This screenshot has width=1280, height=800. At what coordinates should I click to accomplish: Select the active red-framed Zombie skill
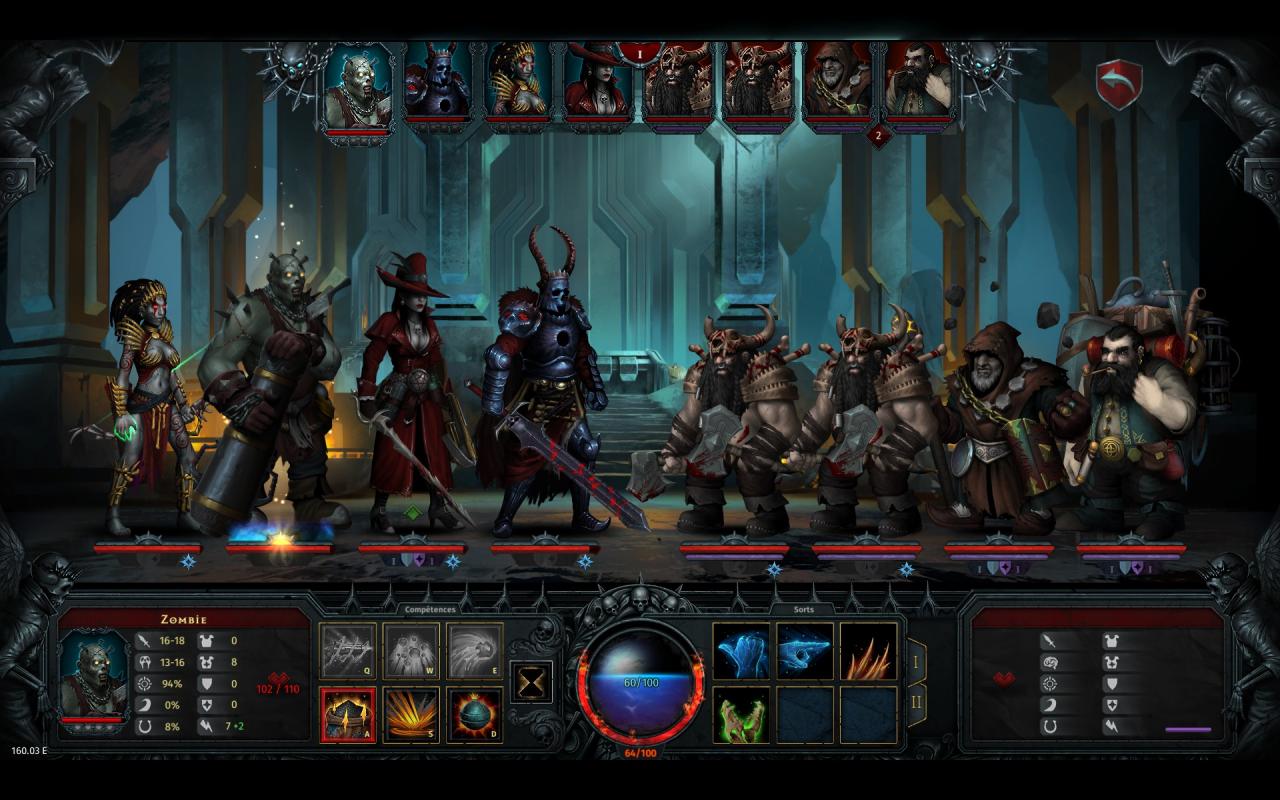348,714
